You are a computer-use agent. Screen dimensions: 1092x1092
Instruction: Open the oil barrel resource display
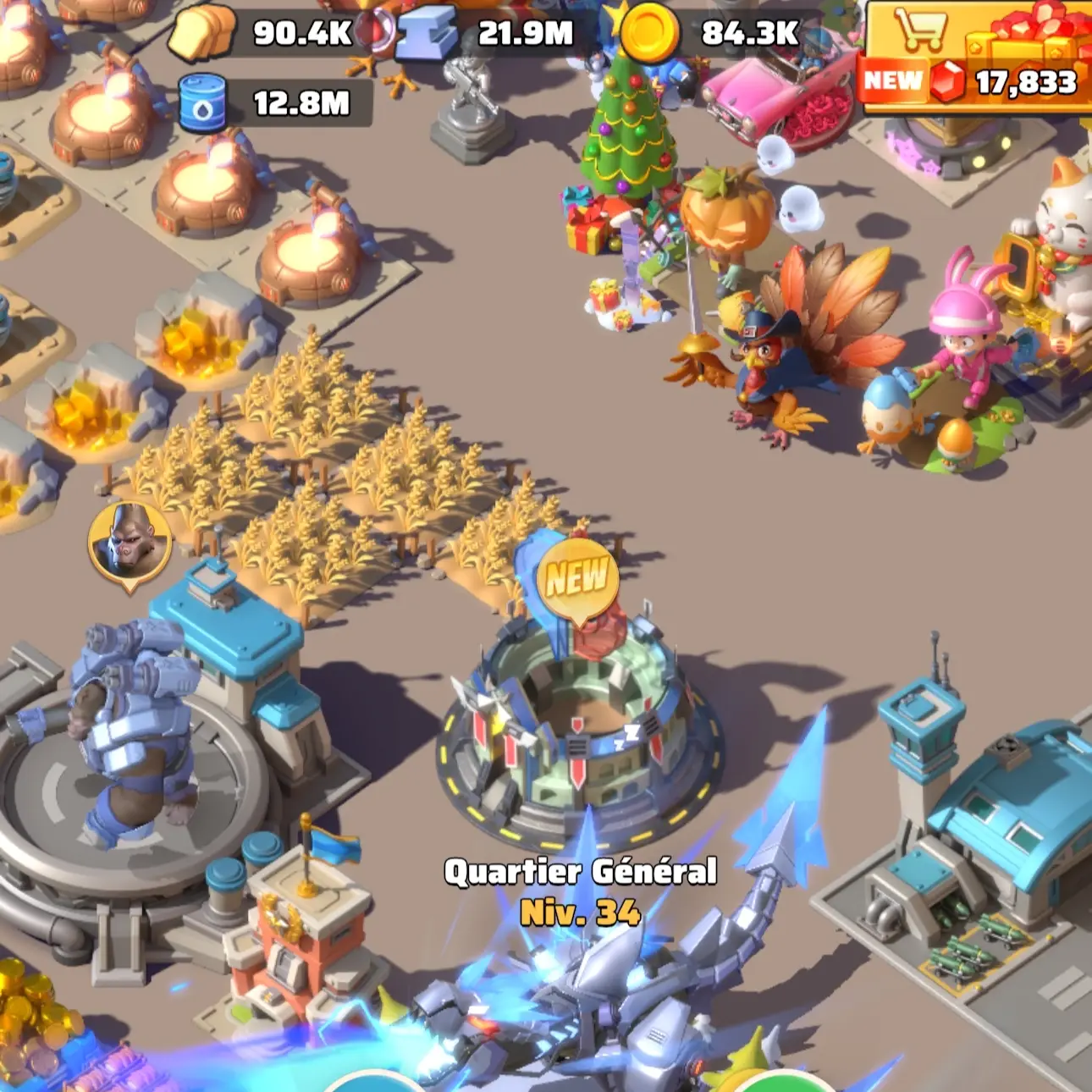point(201,102)
